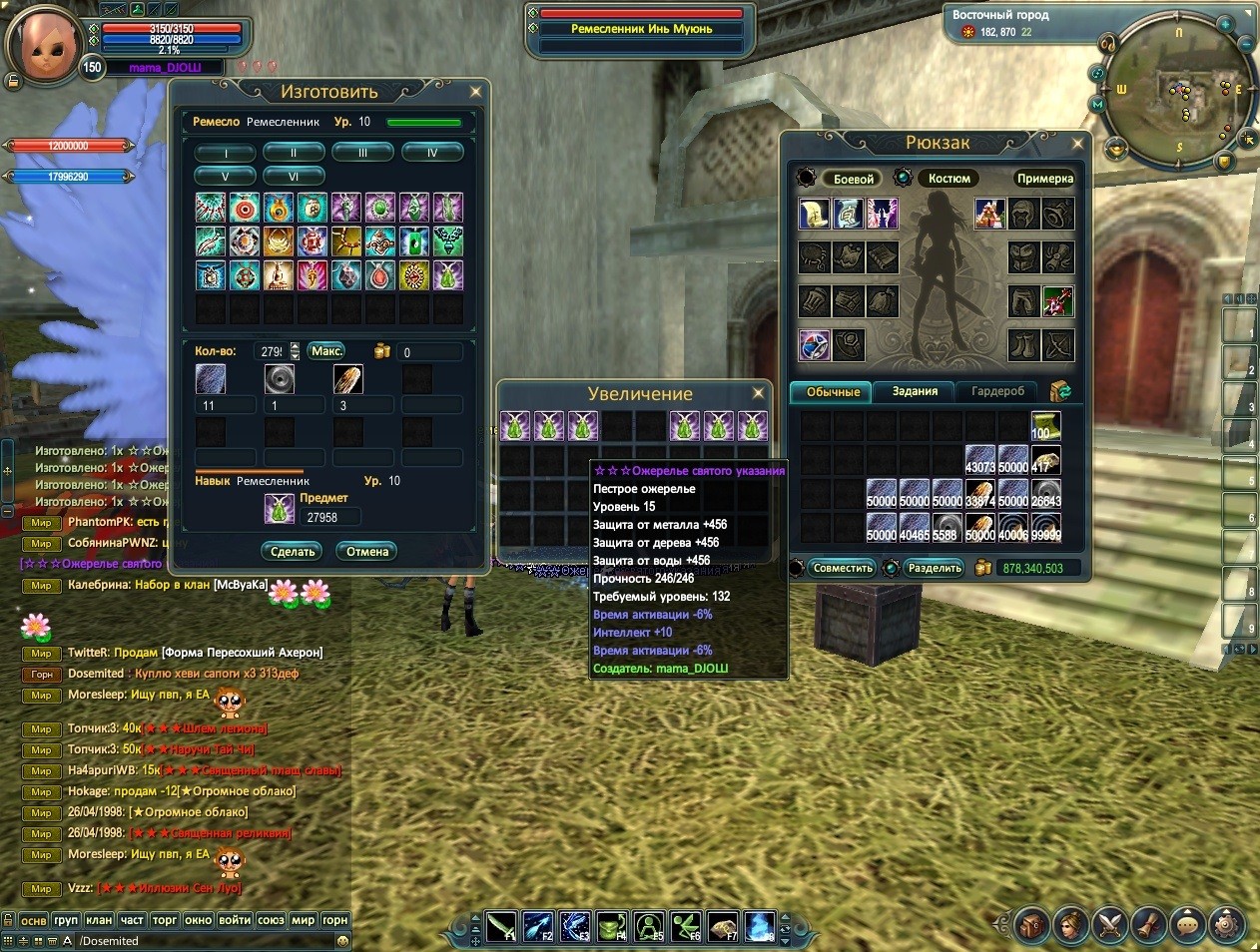Image resolution: width=1260 pixels, height=952 pixels.
Task: Combine items with Совместить button
Action: [x=842, y=568]
